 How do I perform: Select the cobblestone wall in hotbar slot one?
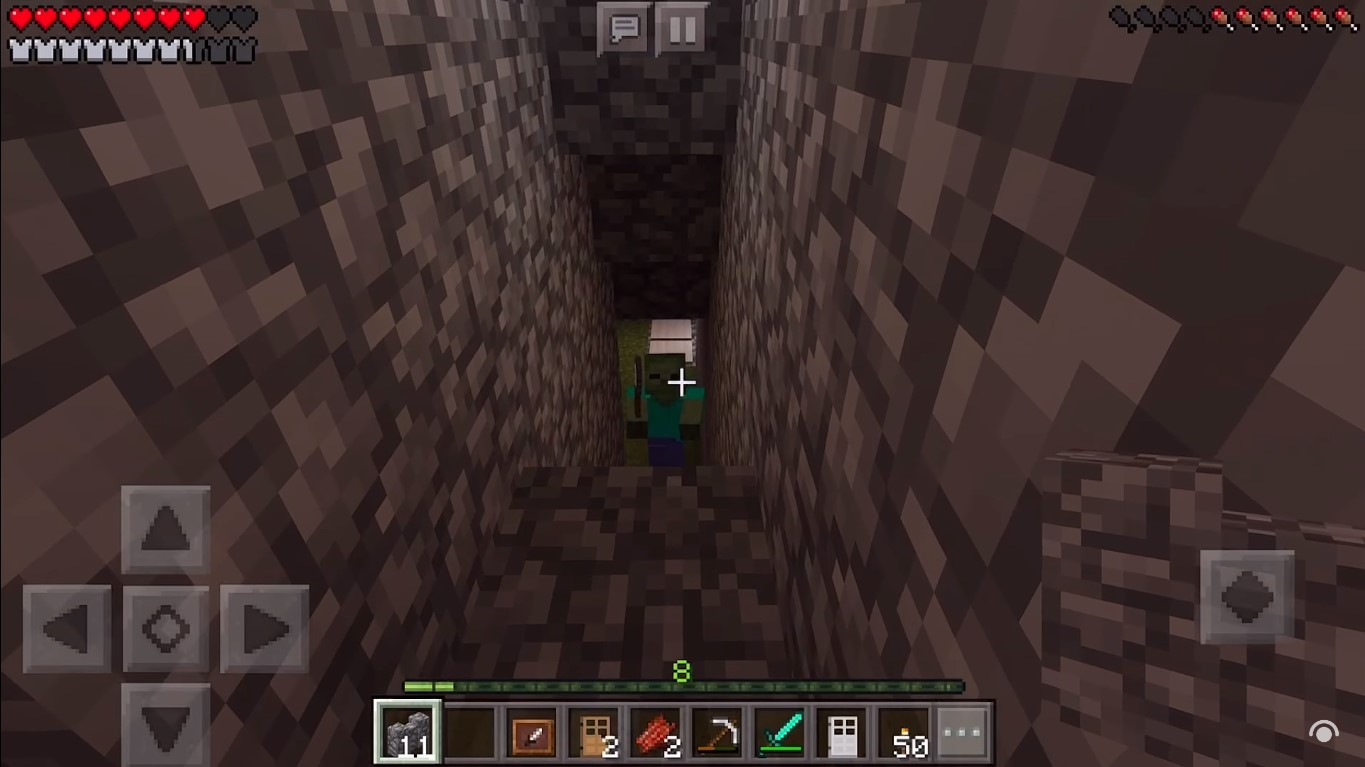[x=407, y=731]
